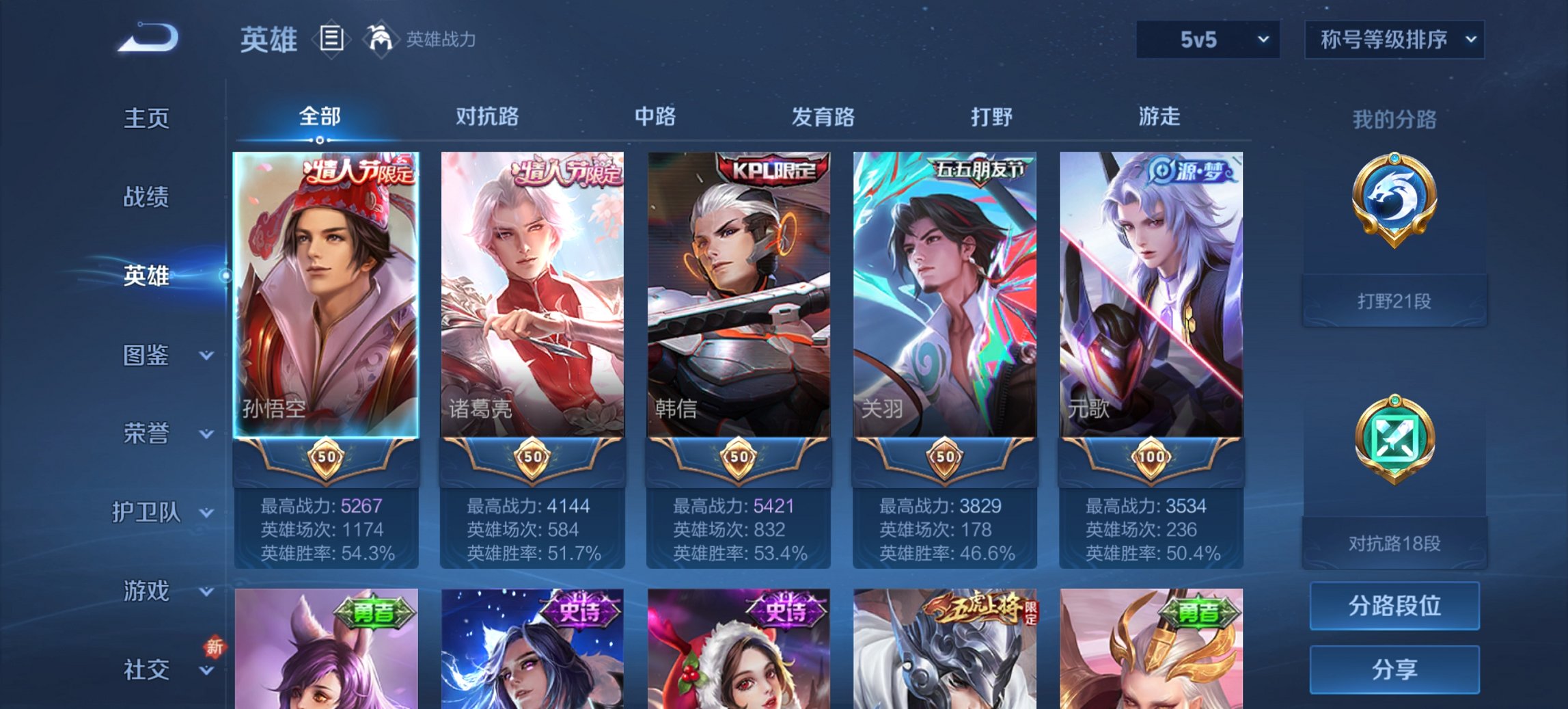The height and width of the screenshot is (709, 1568).
Task: Open the 5v5 game mode dropdown
Action: [1207, 40]
